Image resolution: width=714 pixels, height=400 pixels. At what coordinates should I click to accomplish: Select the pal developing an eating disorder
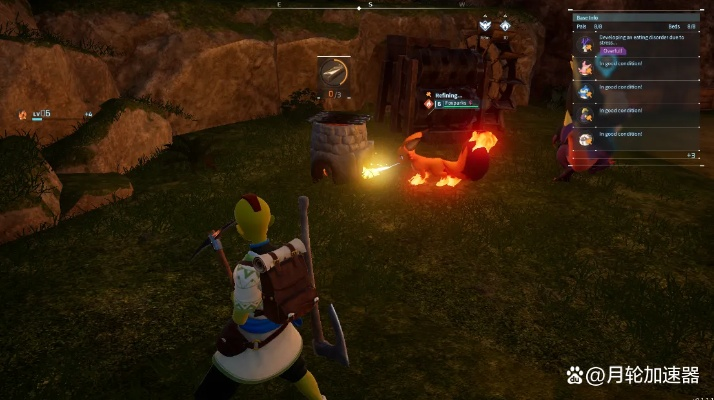pos(585,43)
